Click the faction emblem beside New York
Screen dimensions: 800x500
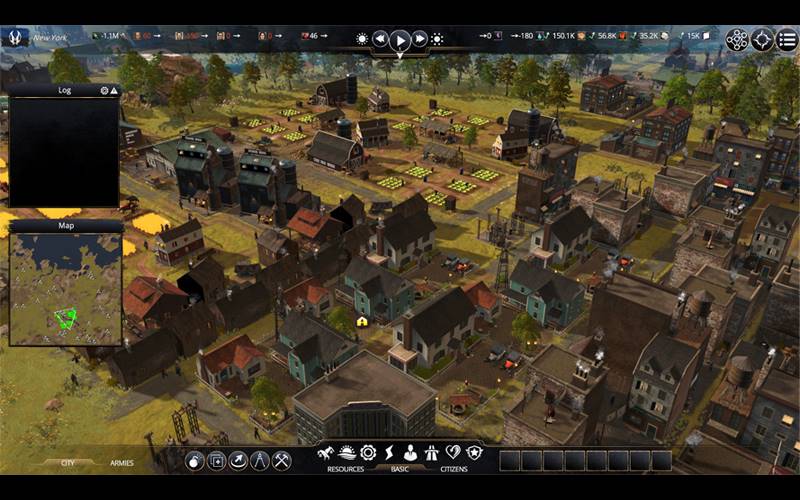[x=16, y=38]
